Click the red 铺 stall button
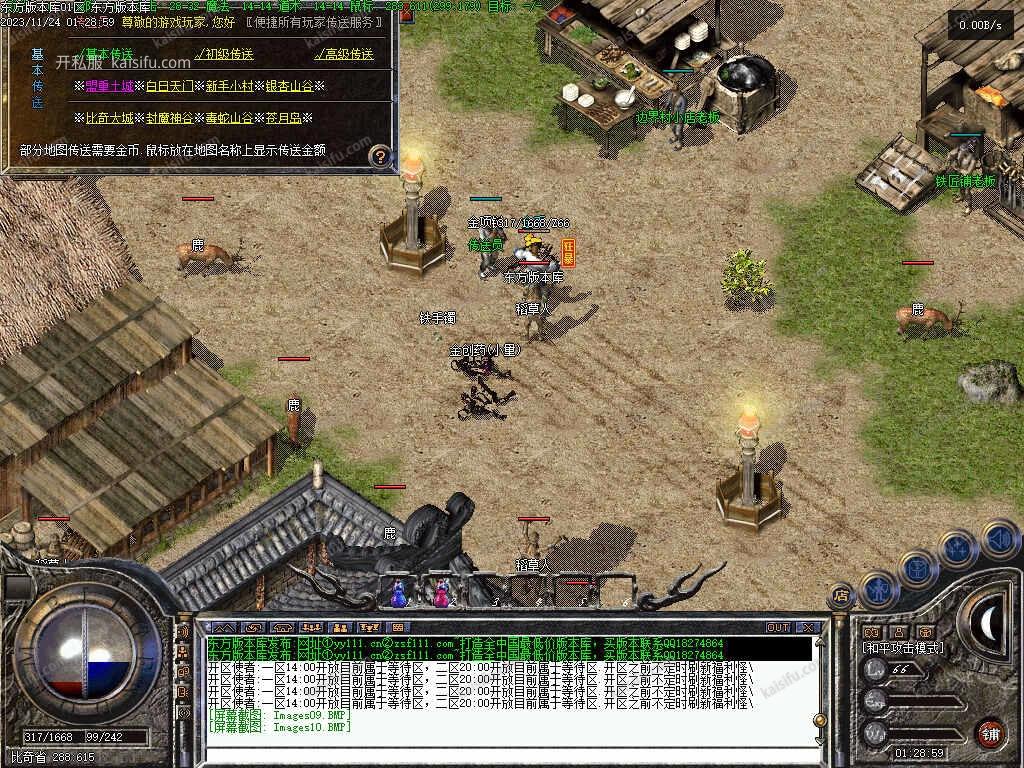This screenshot has width=1024, height=768. [989, 731]
